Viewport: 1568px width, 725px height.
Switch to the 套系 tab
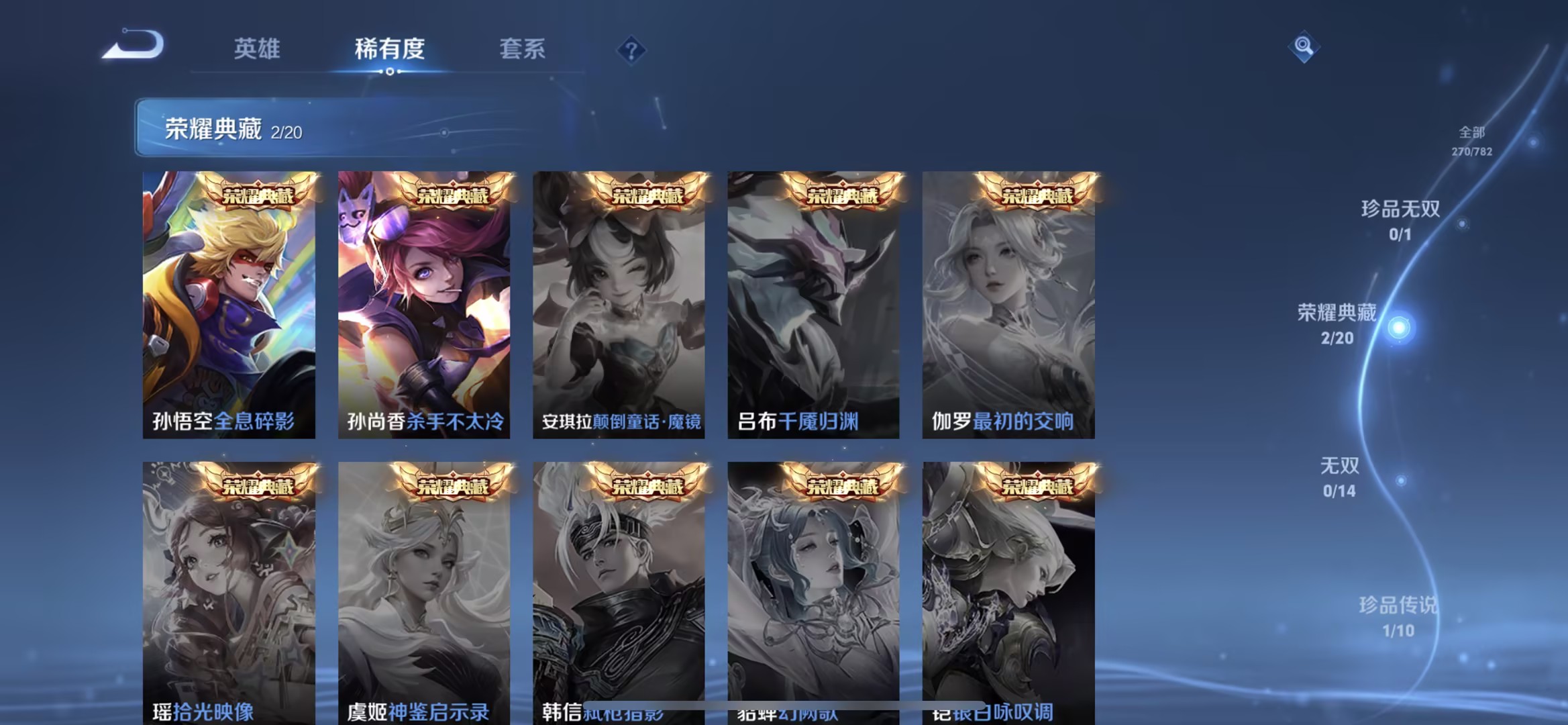tap(523, 48)
